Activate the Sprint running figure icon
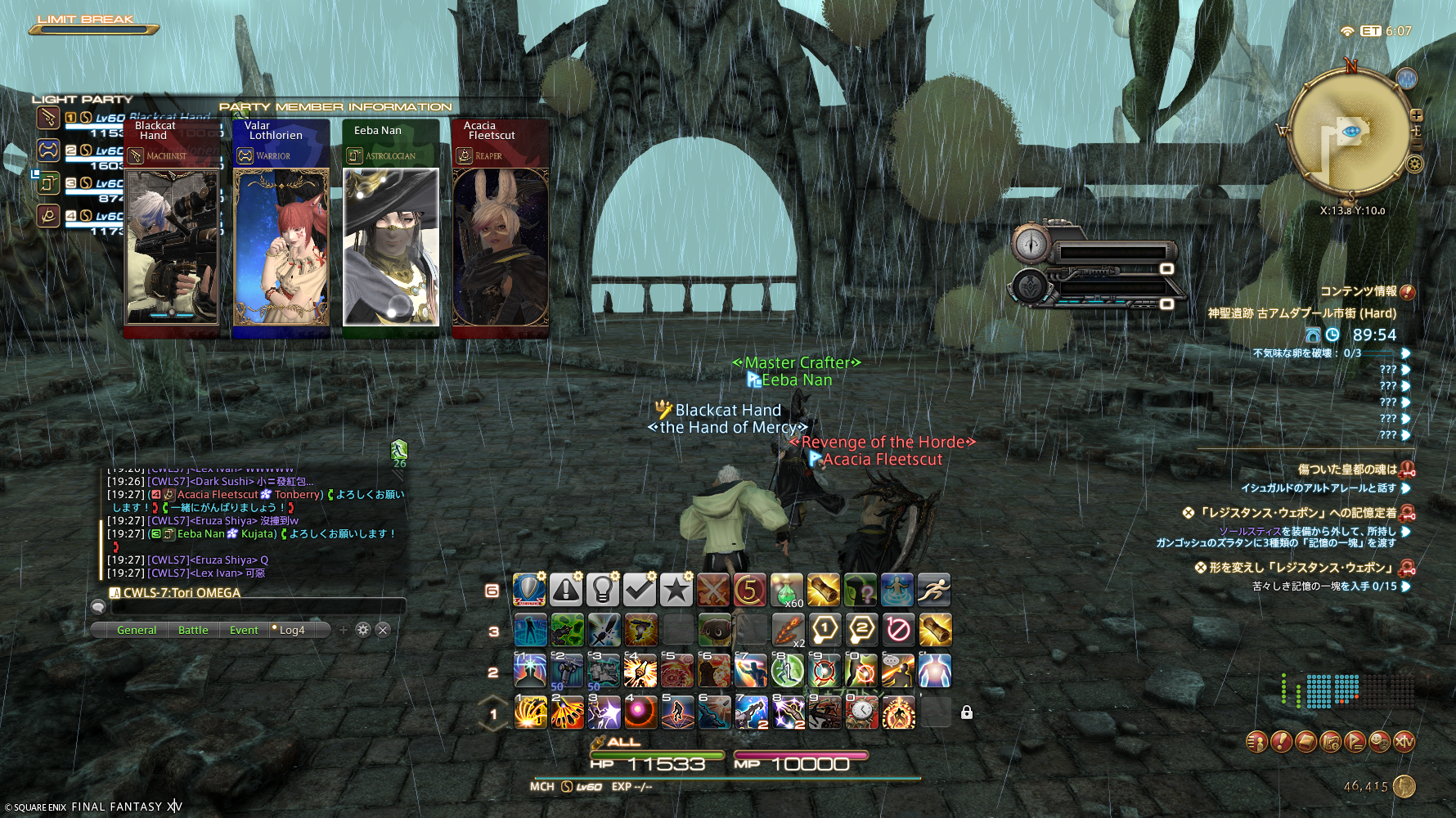 [x=934, y=590]
